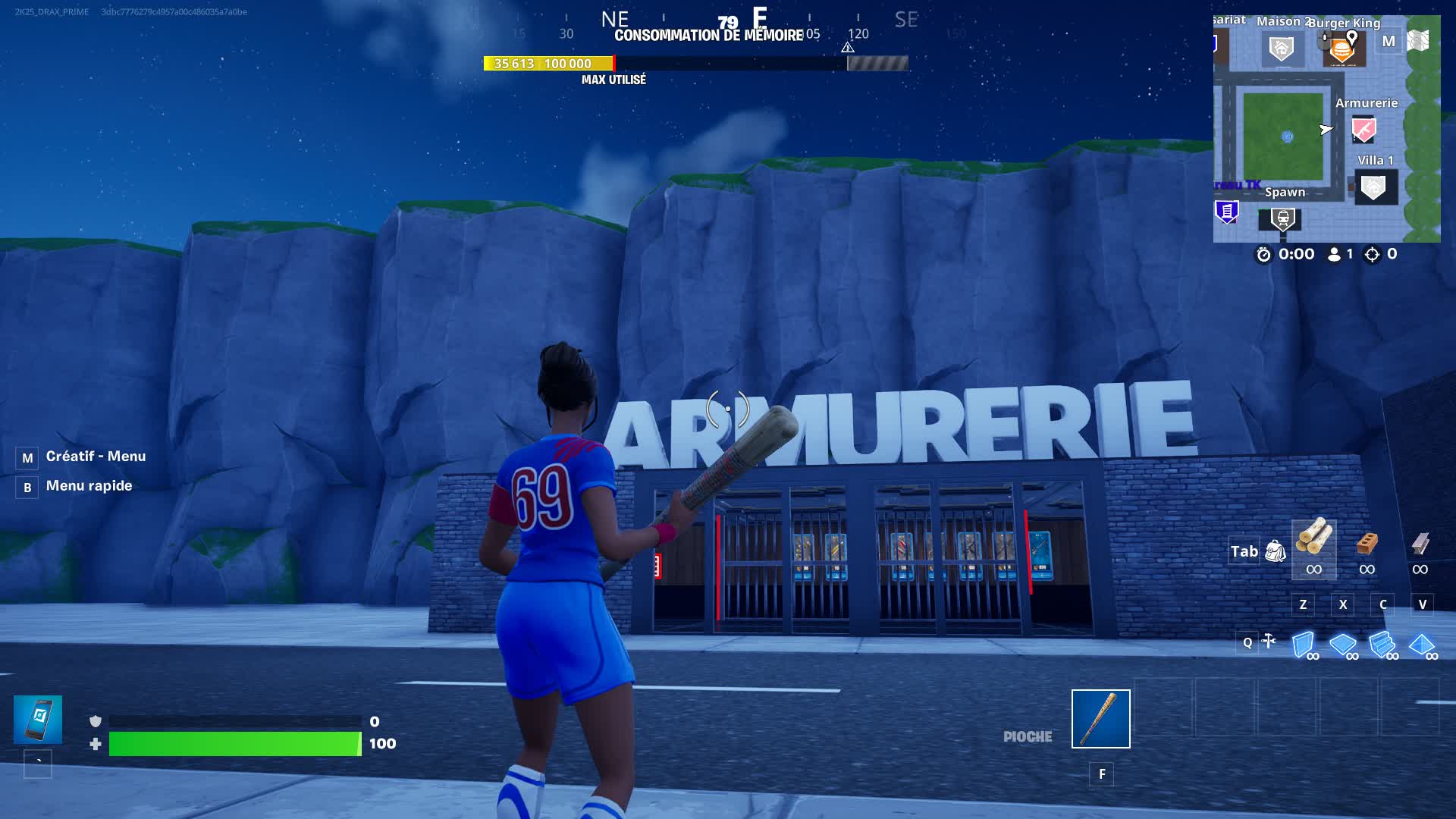Toggle metal material via the C slot
1456x819 pixels.
click(x=1383, y=604)
